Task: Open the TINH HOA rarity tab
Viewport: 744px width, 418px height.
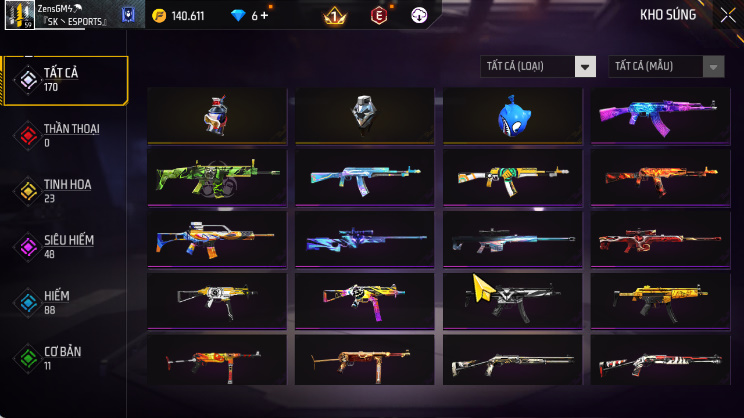Action: [x=65, y=191]
